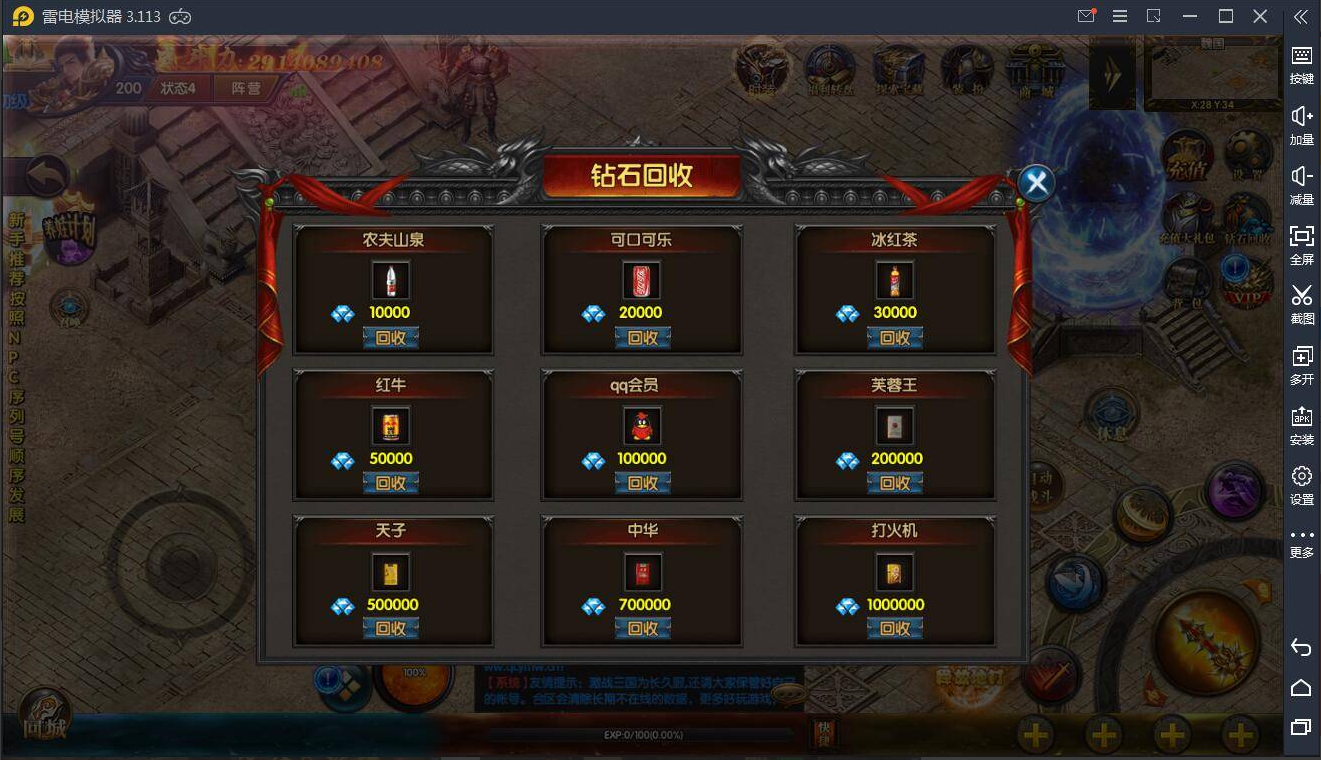Viewport: 1321px width, 760px height.
Task: Tap the 回城 return-to-town button
Action: pos(45,717)
